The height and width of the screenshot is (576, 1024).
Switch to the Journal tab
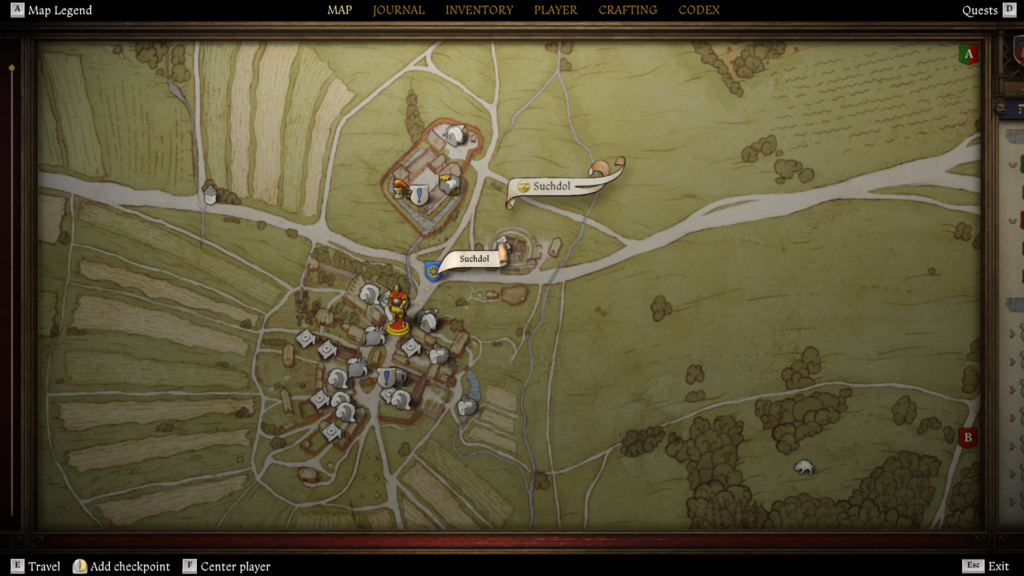pos(398,11)
